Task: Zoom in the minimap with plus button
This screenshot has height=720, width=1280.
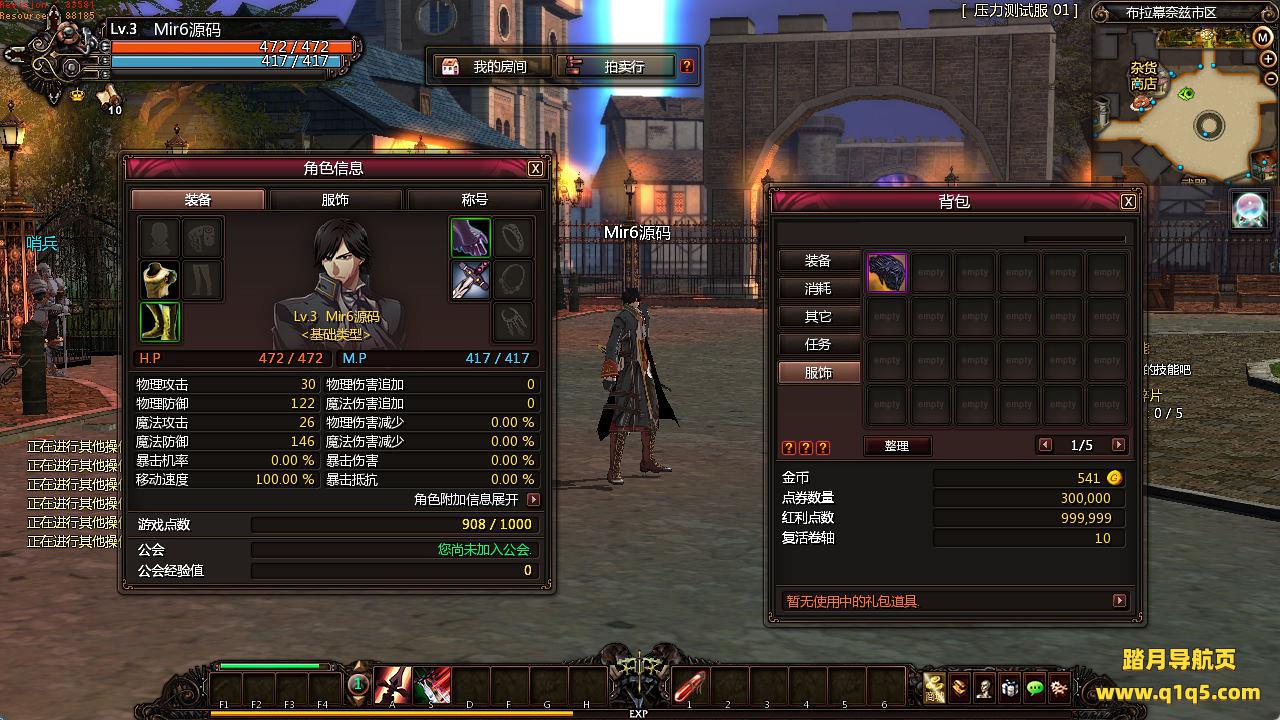Action: (1270, 59)
